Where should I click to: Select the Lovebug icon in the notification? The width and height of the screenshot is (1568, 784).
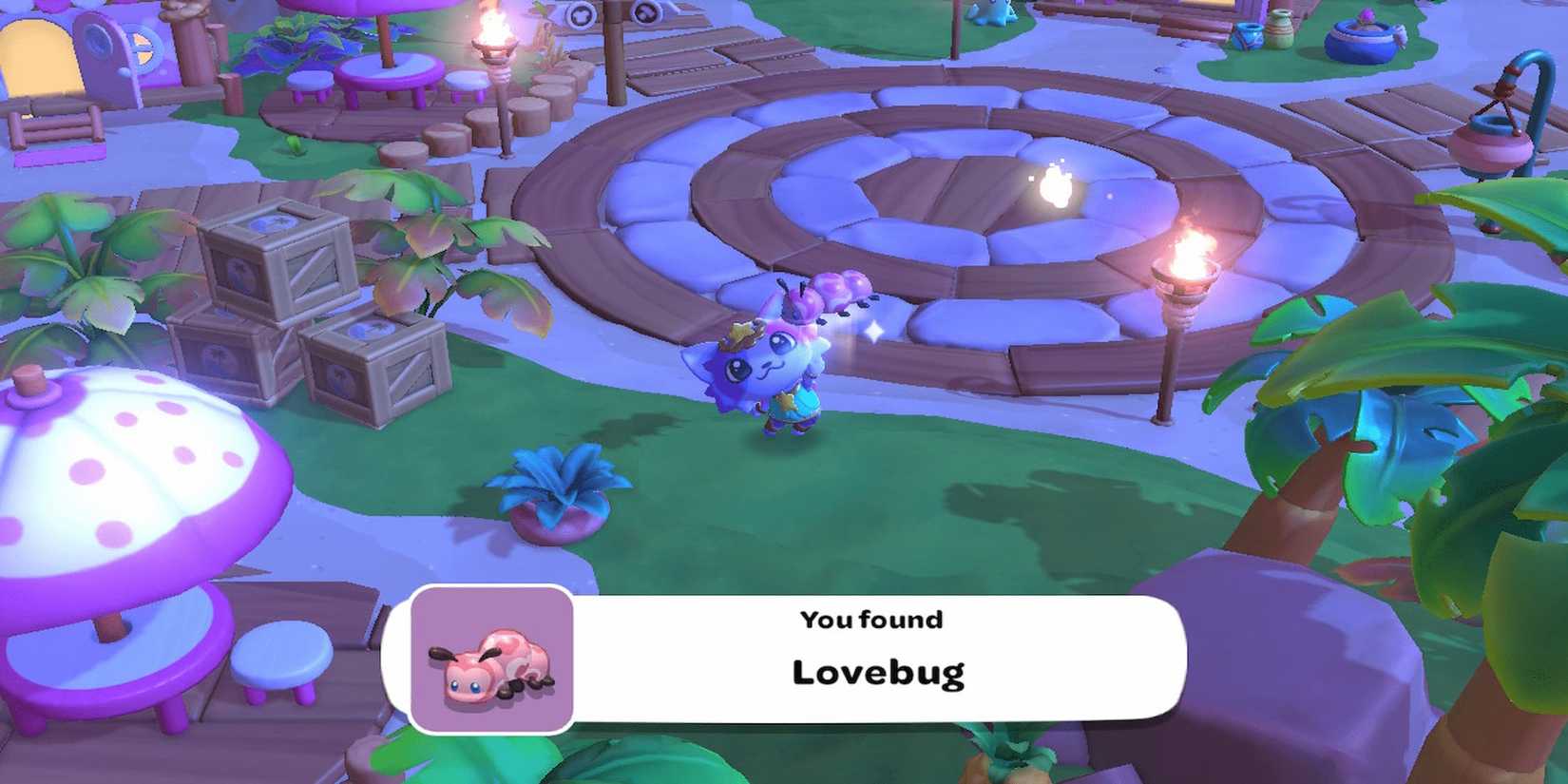pos(489,662)
